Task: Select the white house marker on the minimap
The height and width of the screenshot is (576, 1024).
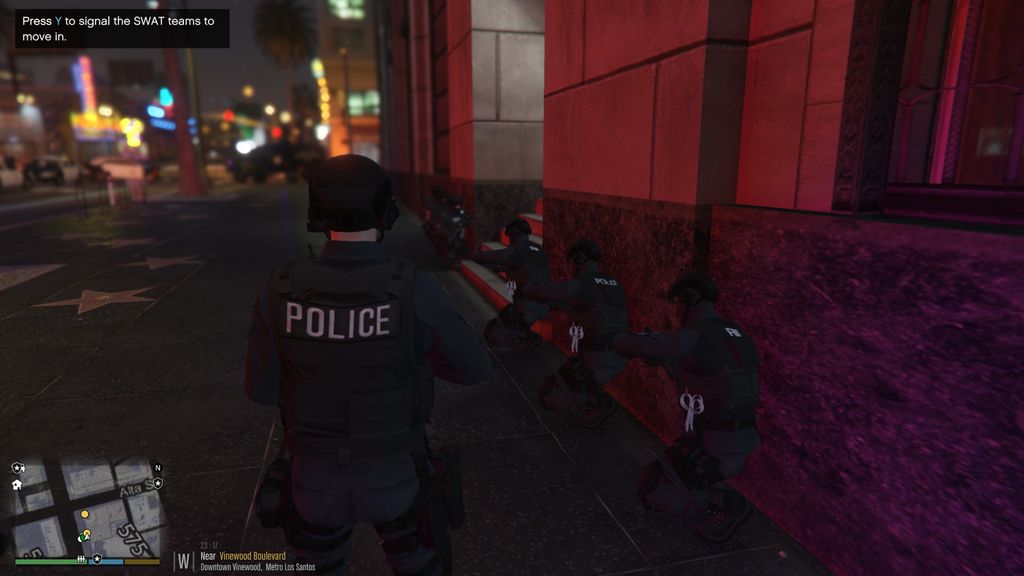Action: (18, 484)
